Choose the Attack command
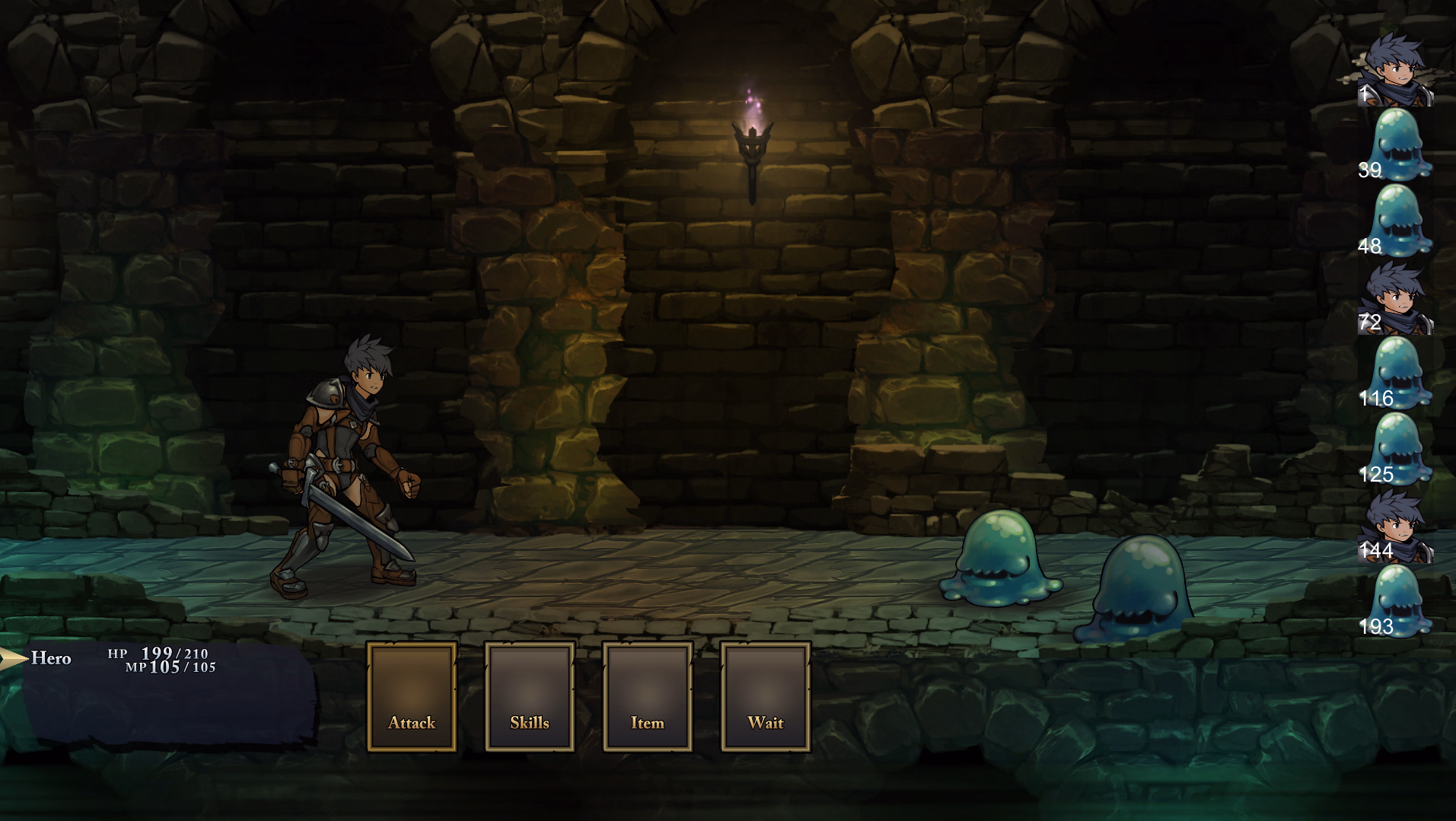Image resolution: width=1456 pixels, height=821 pixels. pos(412,696)
